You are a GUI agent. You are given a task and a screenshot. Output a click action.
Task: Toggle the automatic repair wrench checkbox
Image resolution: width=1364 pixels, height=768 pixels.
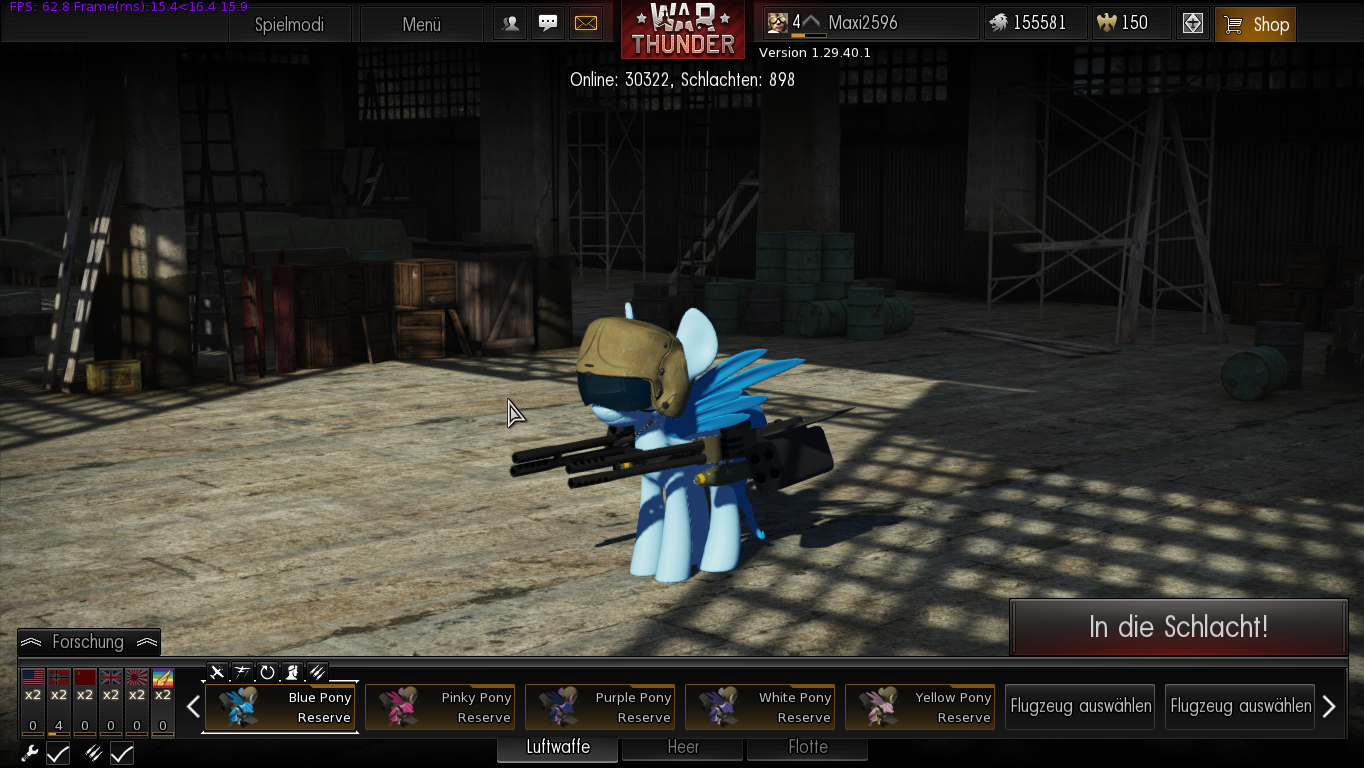[58, 754]
